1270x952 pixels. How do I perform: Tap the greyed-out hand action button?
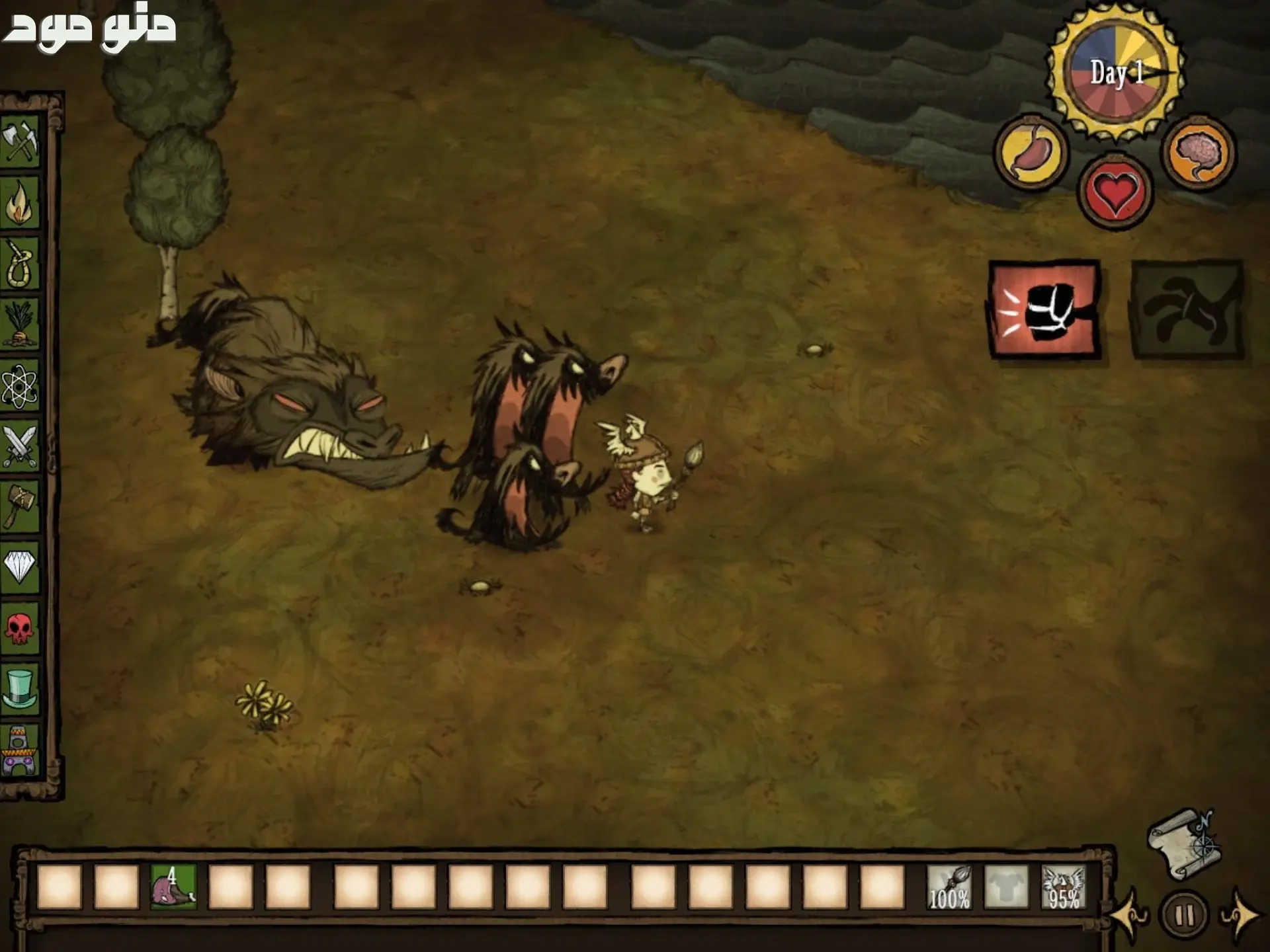tap(1187, 309)
